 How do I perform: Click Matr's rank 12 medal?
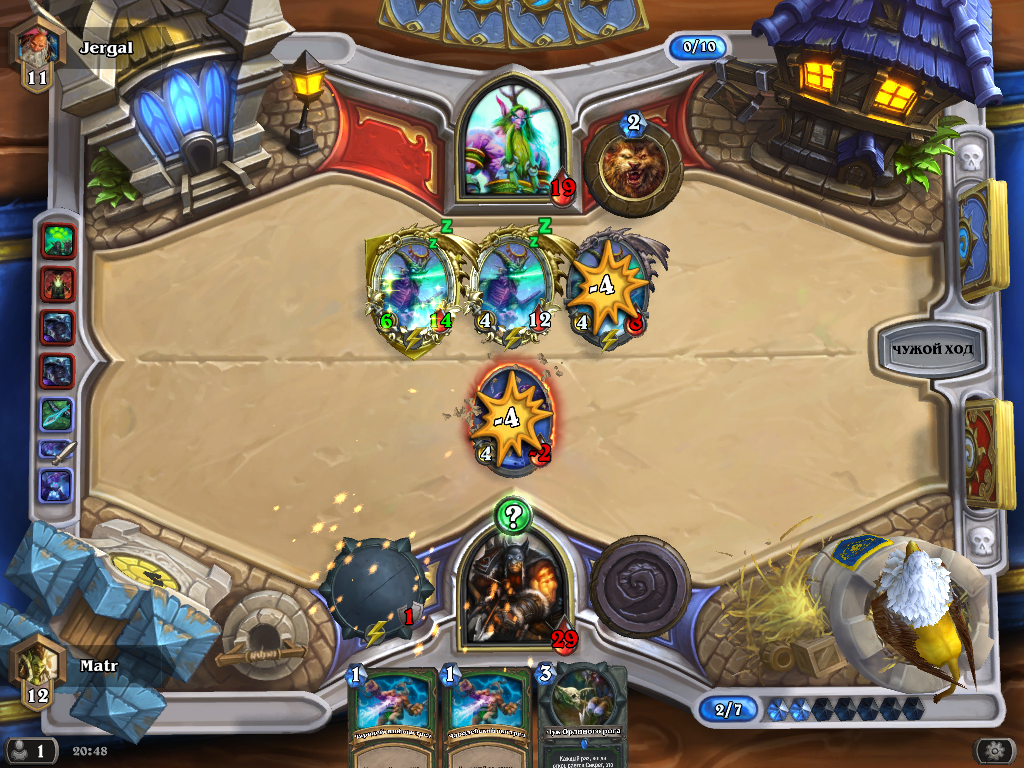[x=37, y=671]
